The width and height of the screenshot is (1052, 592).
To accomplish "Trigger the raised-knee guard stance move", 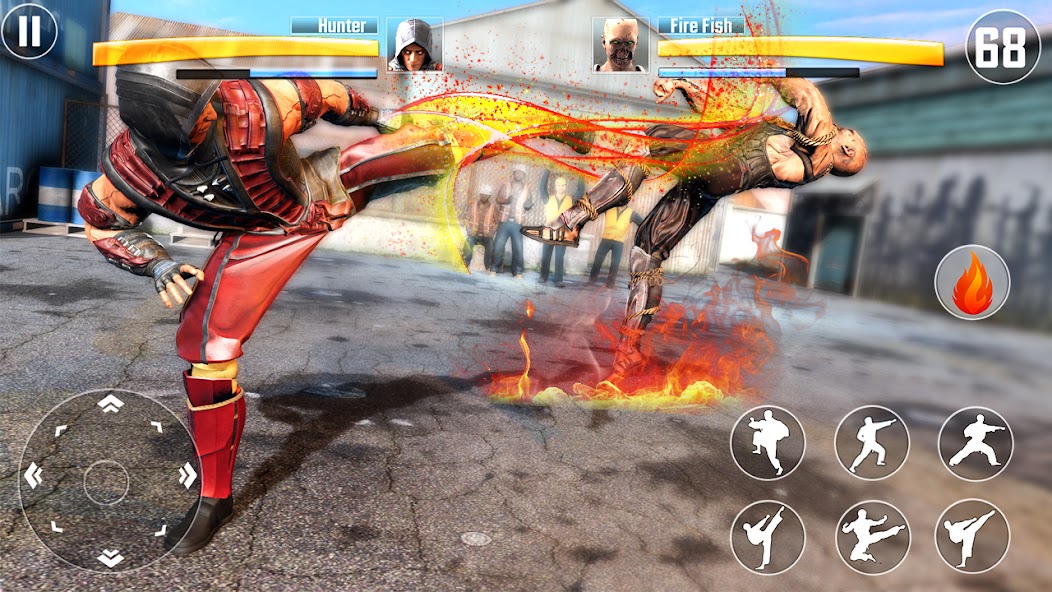I will (767, 442).
